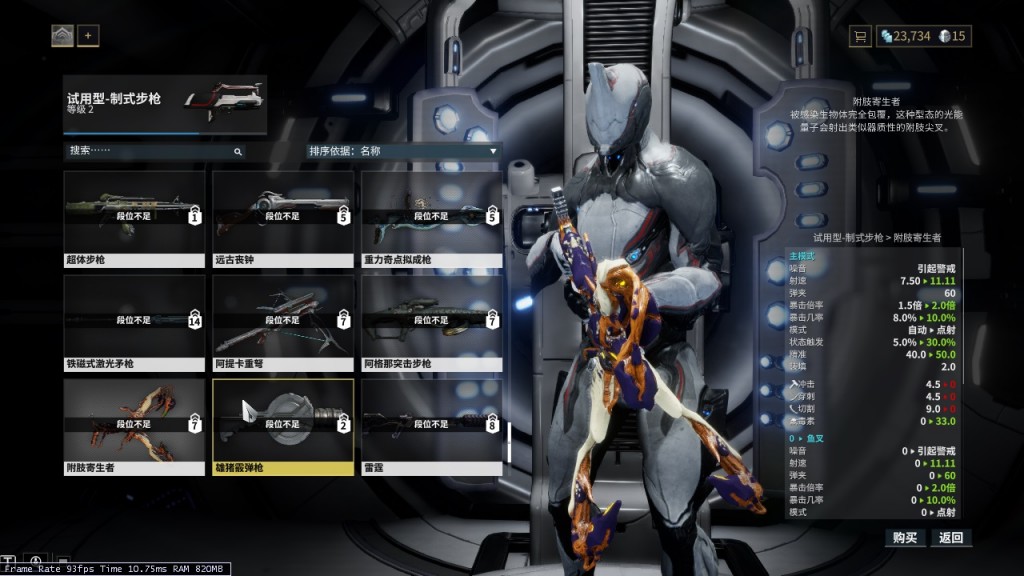The image size is (1024, 576).
Task: Pick the 铁磁式激光矛枪 weapon tile
Action: click(x=134, y=322)
